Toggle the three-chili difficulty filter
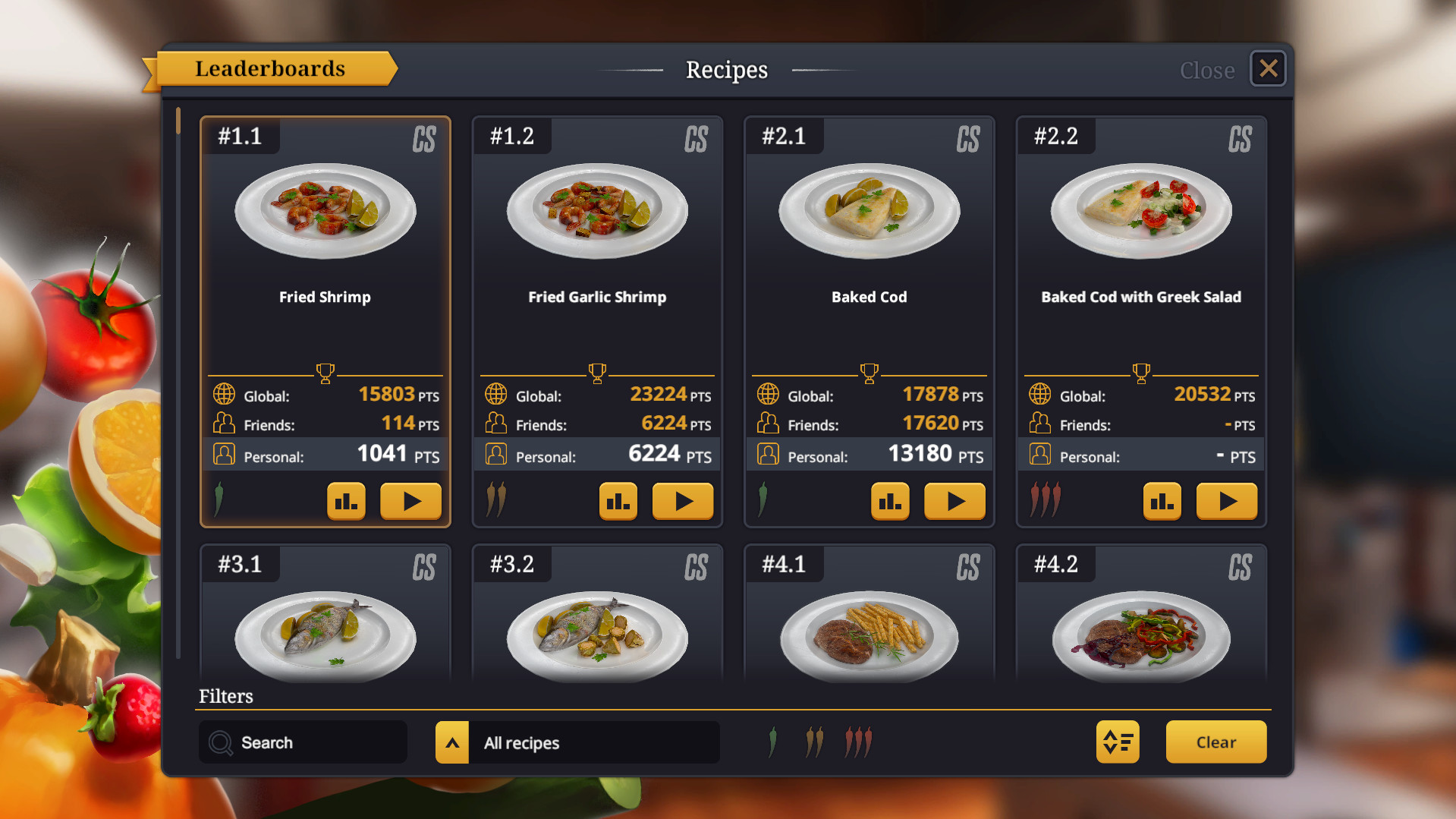The height and width of the screenshot is (819, 1456). click(857, 742)
